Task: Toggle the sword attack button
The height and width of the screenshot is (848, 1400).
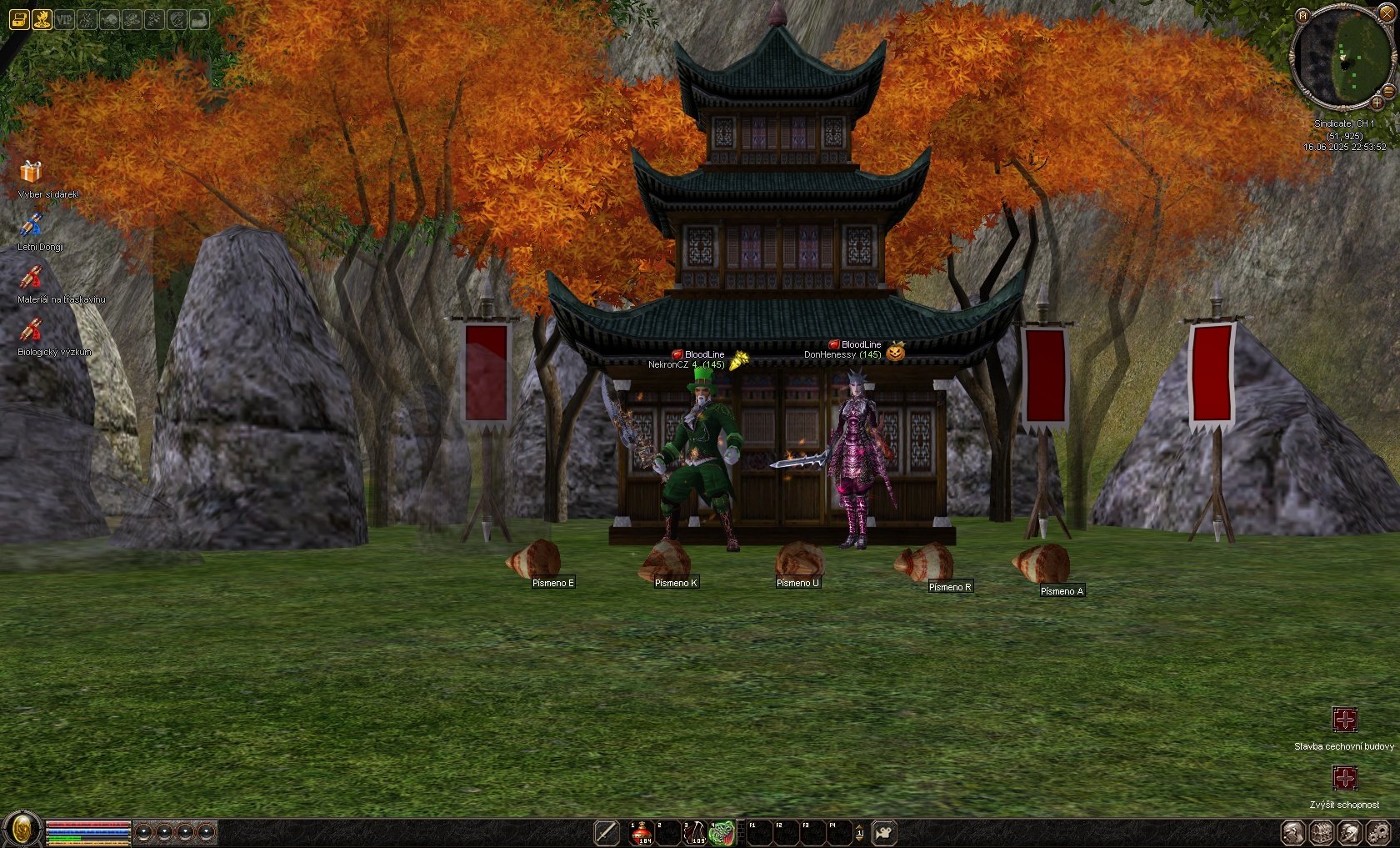Action: pyautogui.click(x=607, y=832)
